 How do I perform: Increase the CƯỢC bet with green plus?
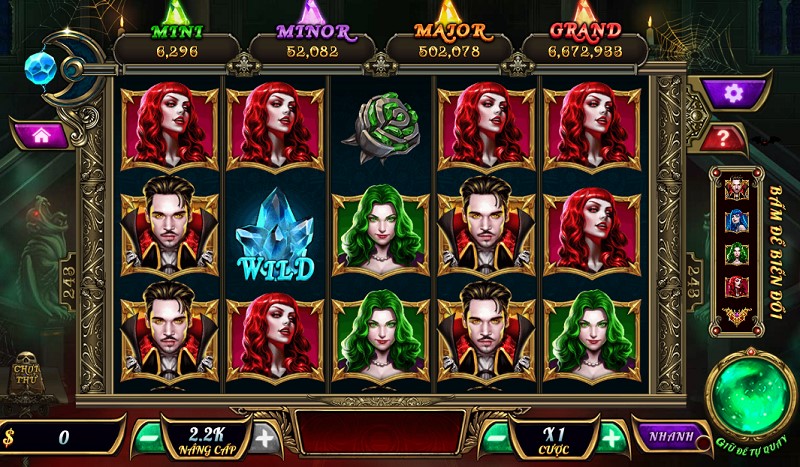click(x=611, y=437)
